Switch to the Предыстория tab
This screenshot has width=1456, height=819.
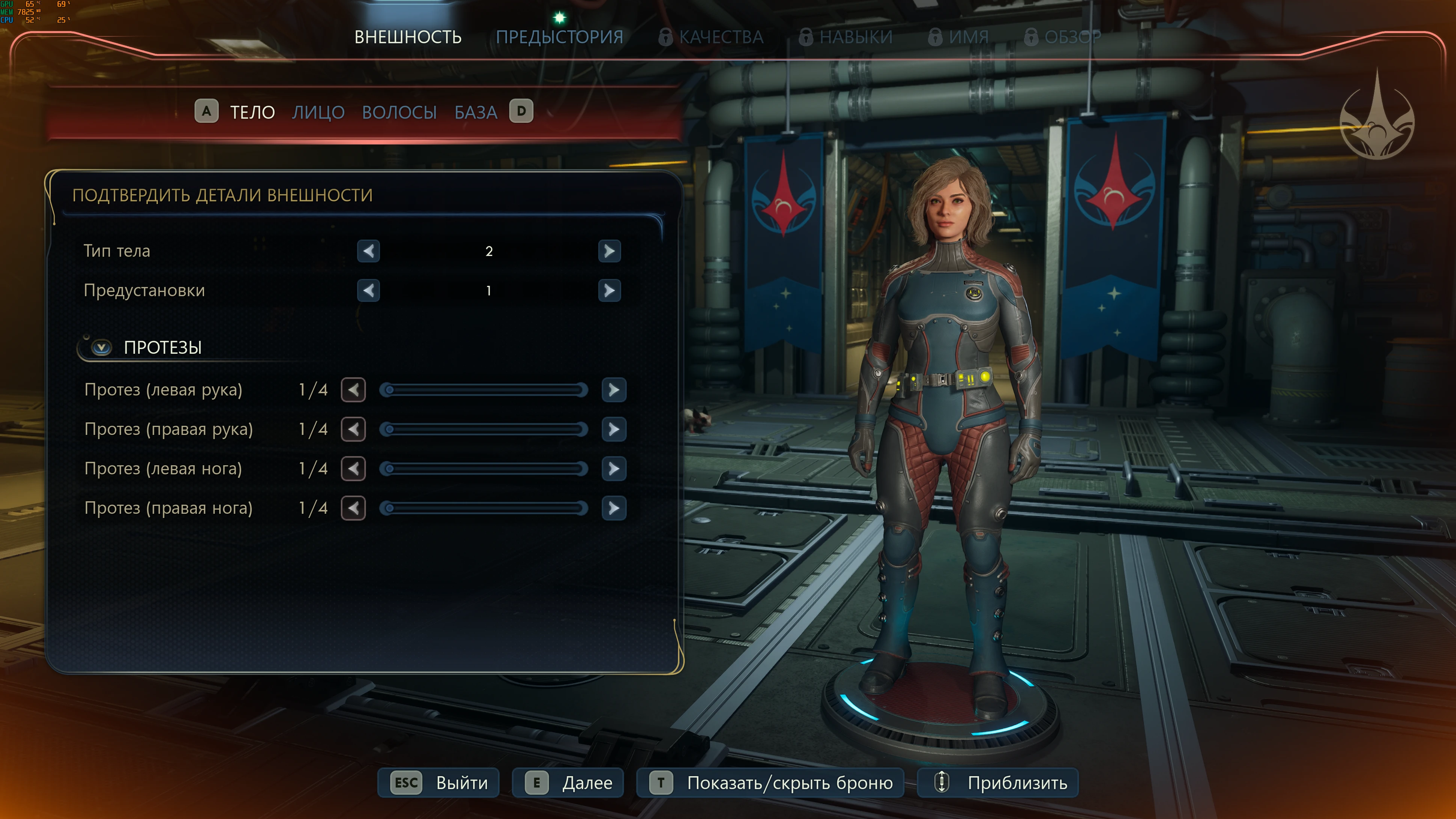[559, 37]
